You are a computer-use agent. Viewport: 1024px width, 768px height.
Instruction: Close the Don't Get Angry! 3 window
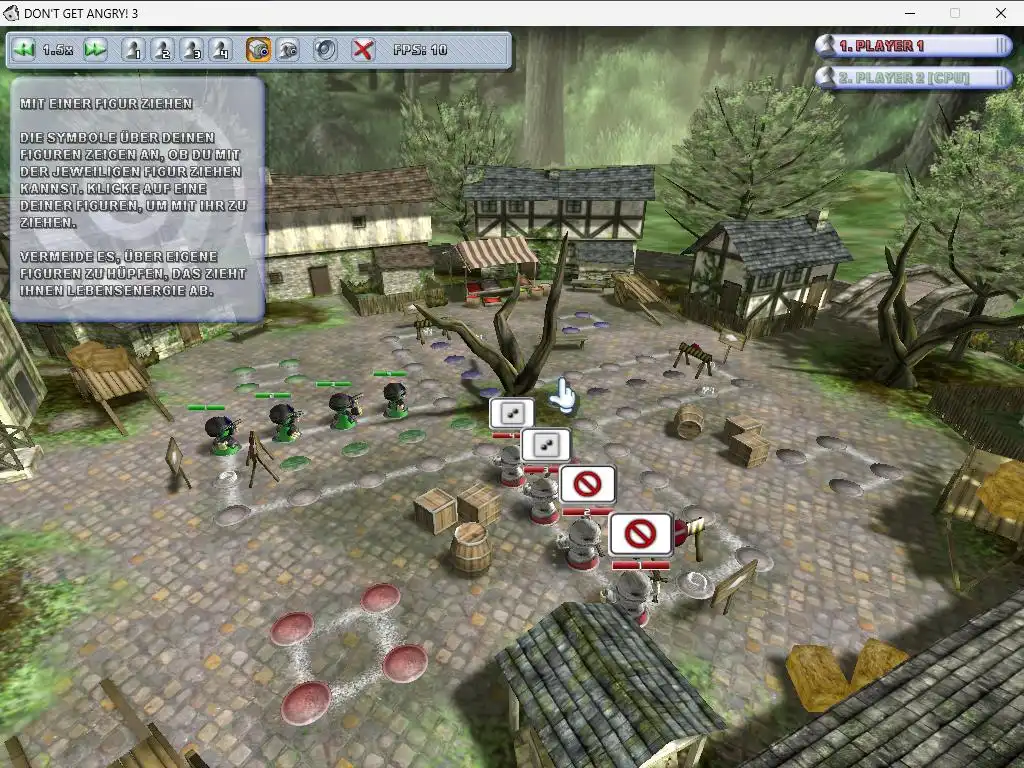click(x=1001, y=13)
